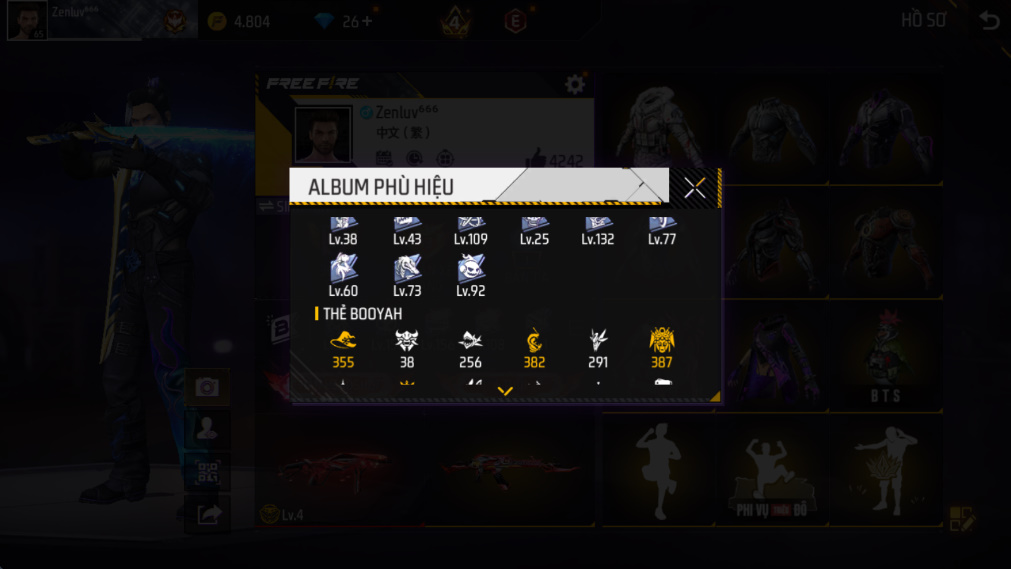Select the Lv.109 badge
The height and width of the screenshot is (569, 1011).
(471, 227)
